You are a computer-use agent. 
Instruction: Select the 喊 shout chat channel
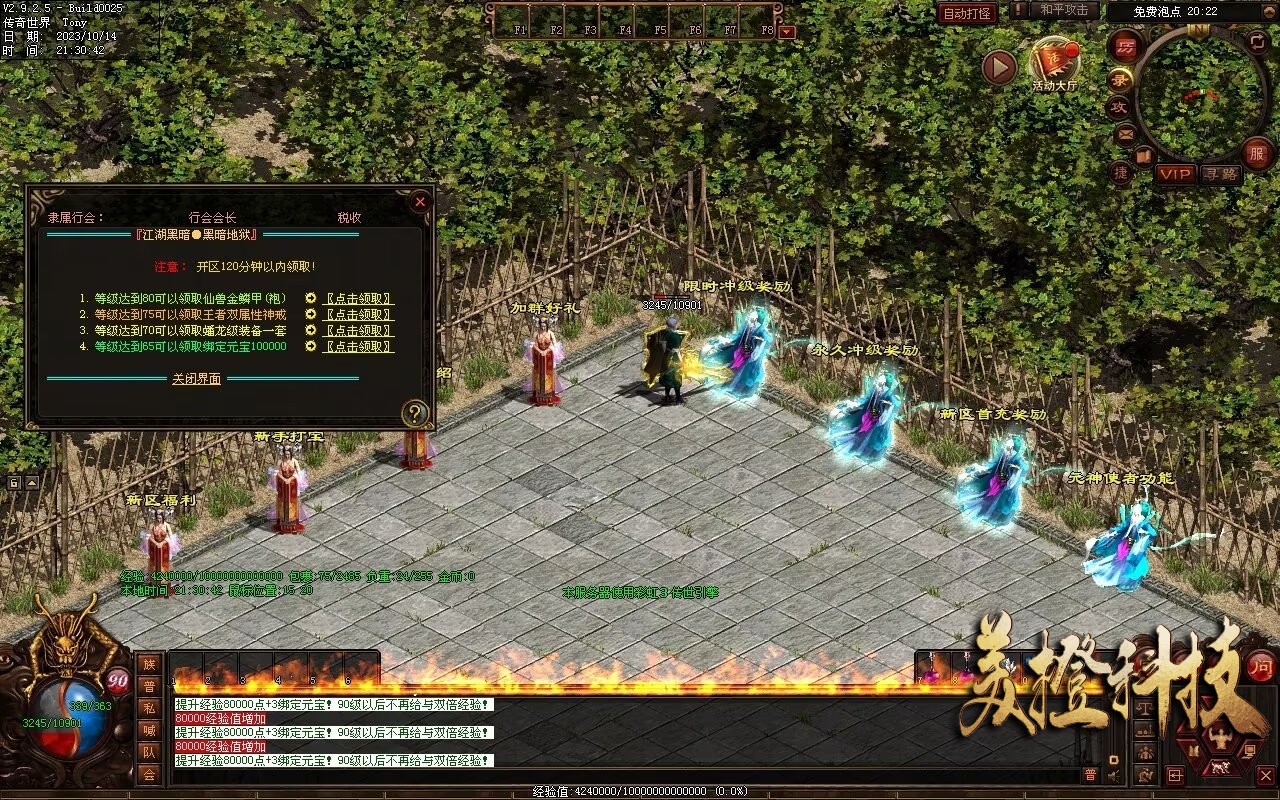149,730
